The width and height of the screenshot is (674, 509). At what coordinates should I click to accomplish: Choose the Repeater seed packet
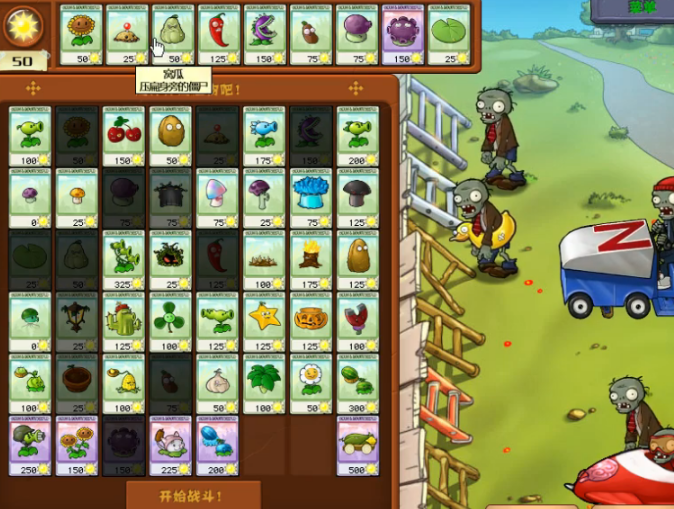coord(358,137)
